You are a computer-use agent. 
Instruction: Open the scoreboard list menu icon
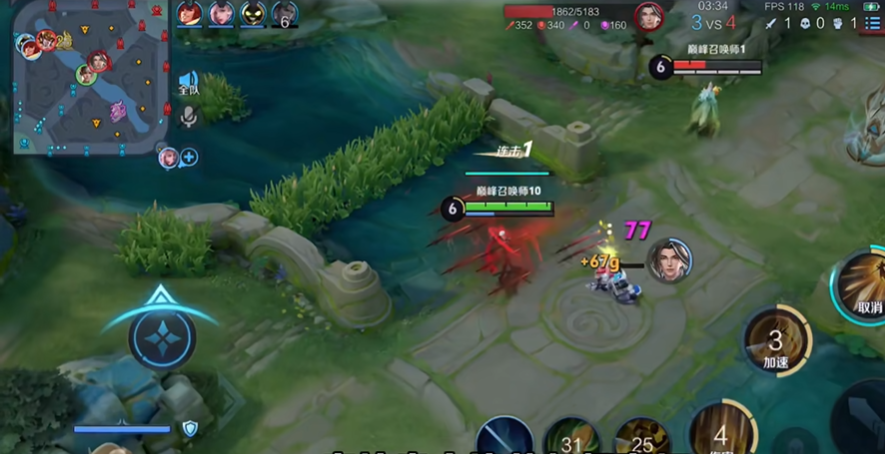[872, 23]
